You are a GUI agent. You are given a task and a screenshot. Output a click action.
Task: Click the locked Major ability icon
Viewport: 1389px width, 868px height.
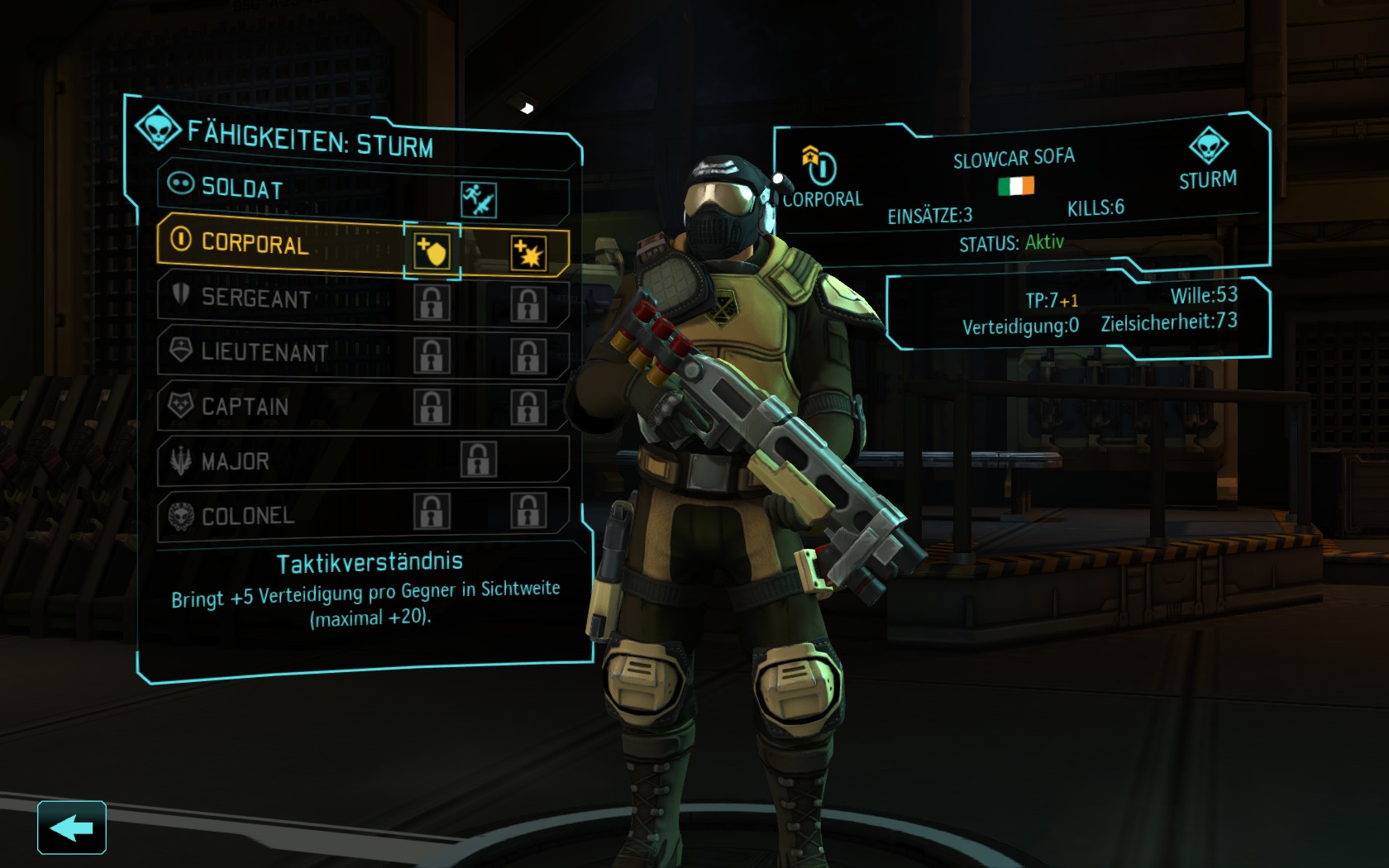(x=478, y=460)
